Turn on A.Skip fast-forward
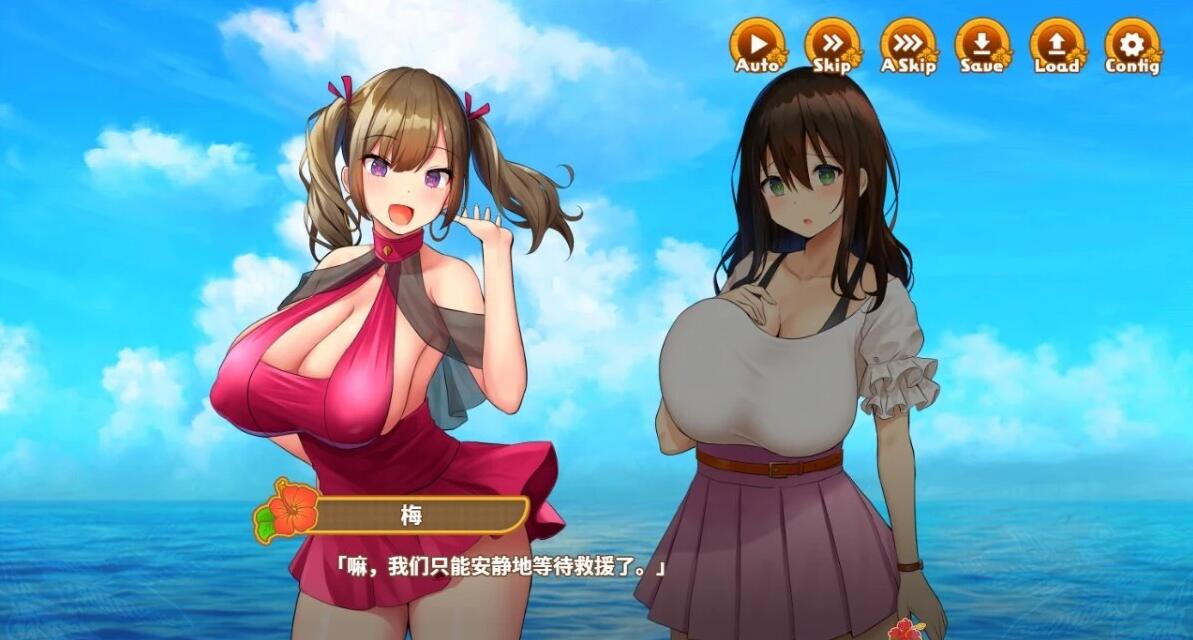The image size is (1193, 640). coord(907,46)
